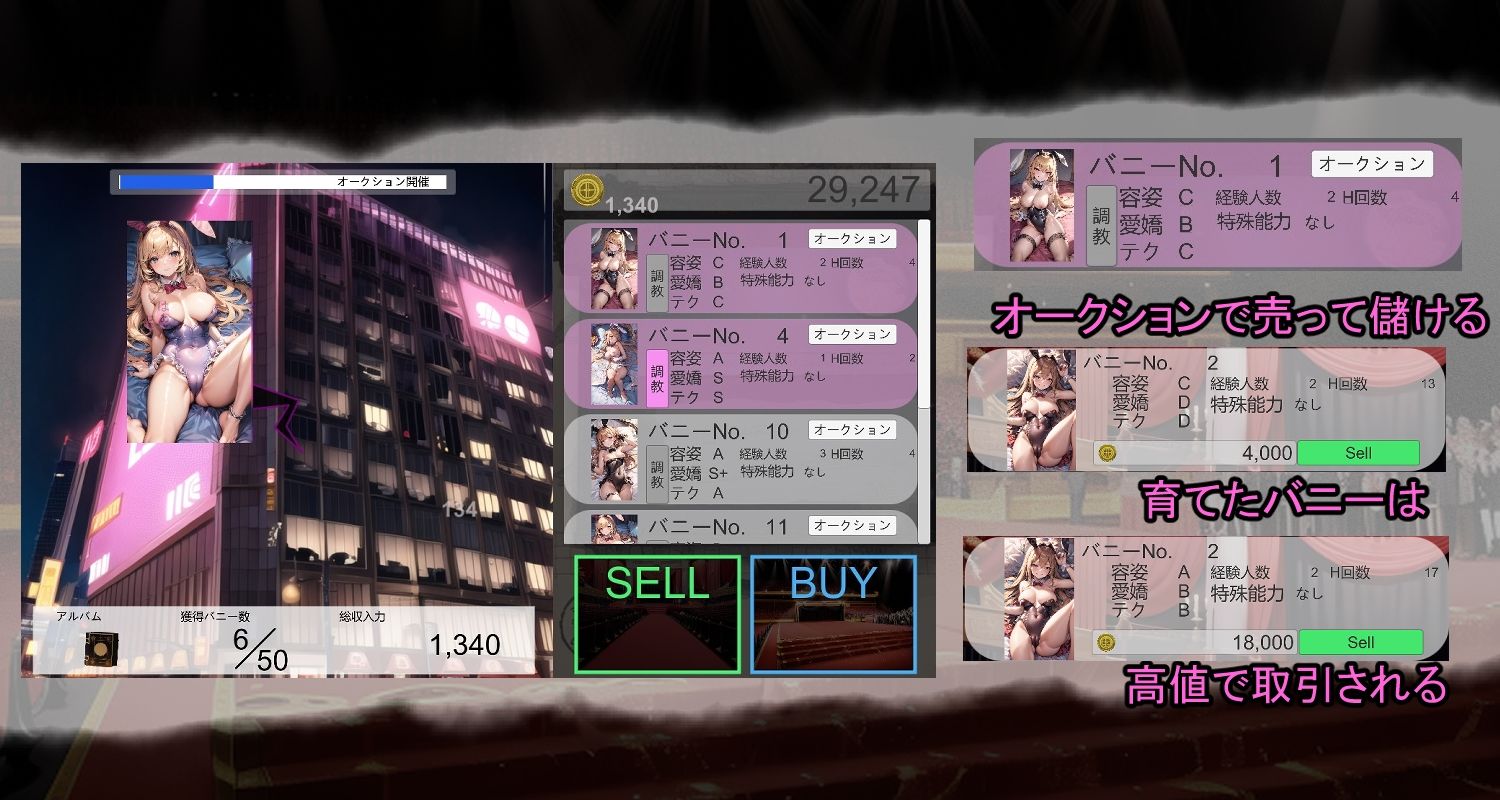Select the バニーNo. 10 list row thumbnail
The height and width of the screenshot is (800, 1500).
pyautogui.click(x=614, y=460)
